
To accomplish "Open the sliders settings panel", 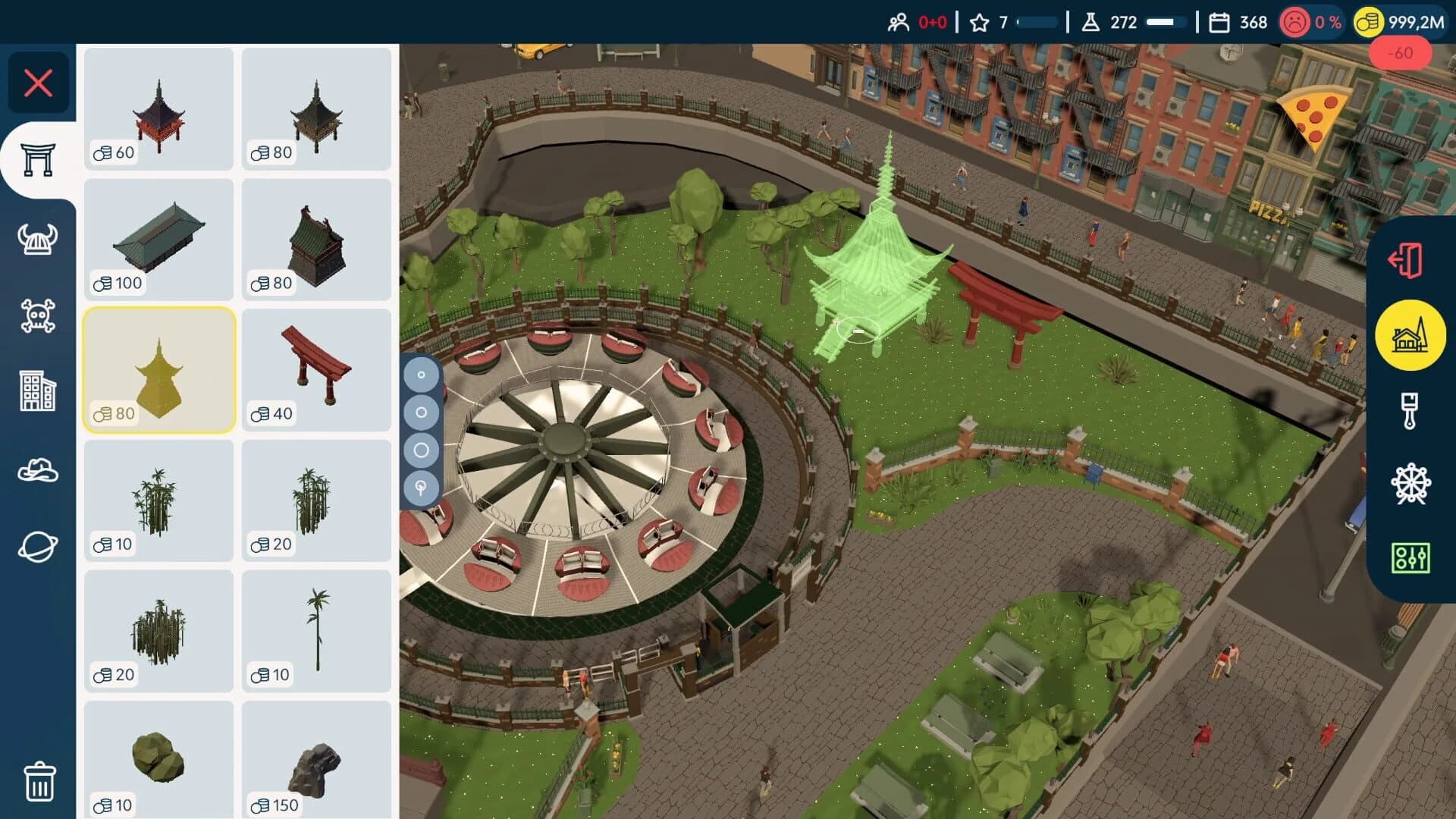I will [1409, 557].
